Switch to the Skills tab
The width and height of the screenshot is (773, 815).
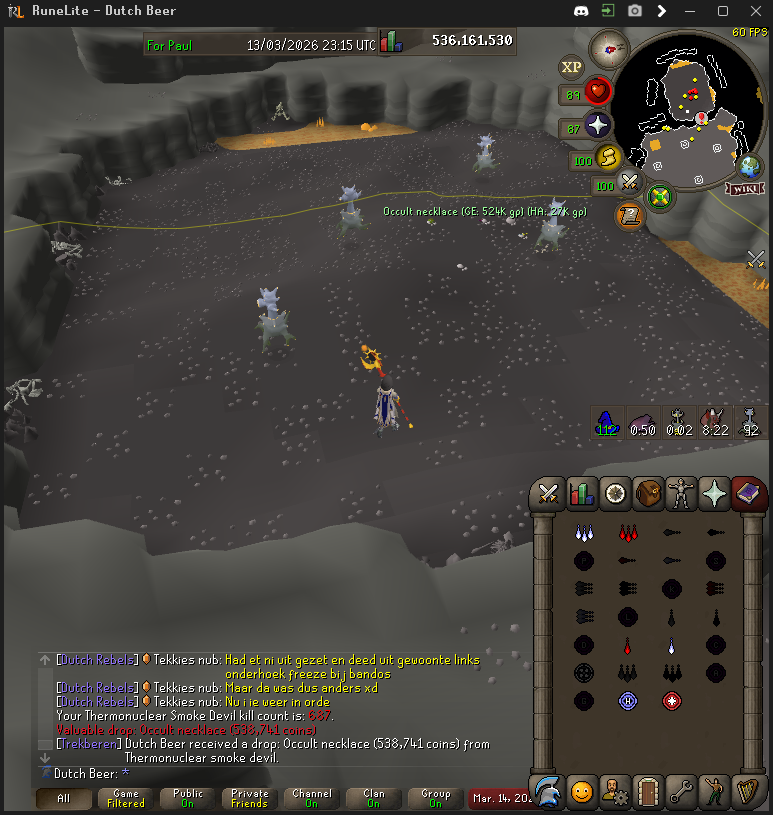(x=581, y=493)
